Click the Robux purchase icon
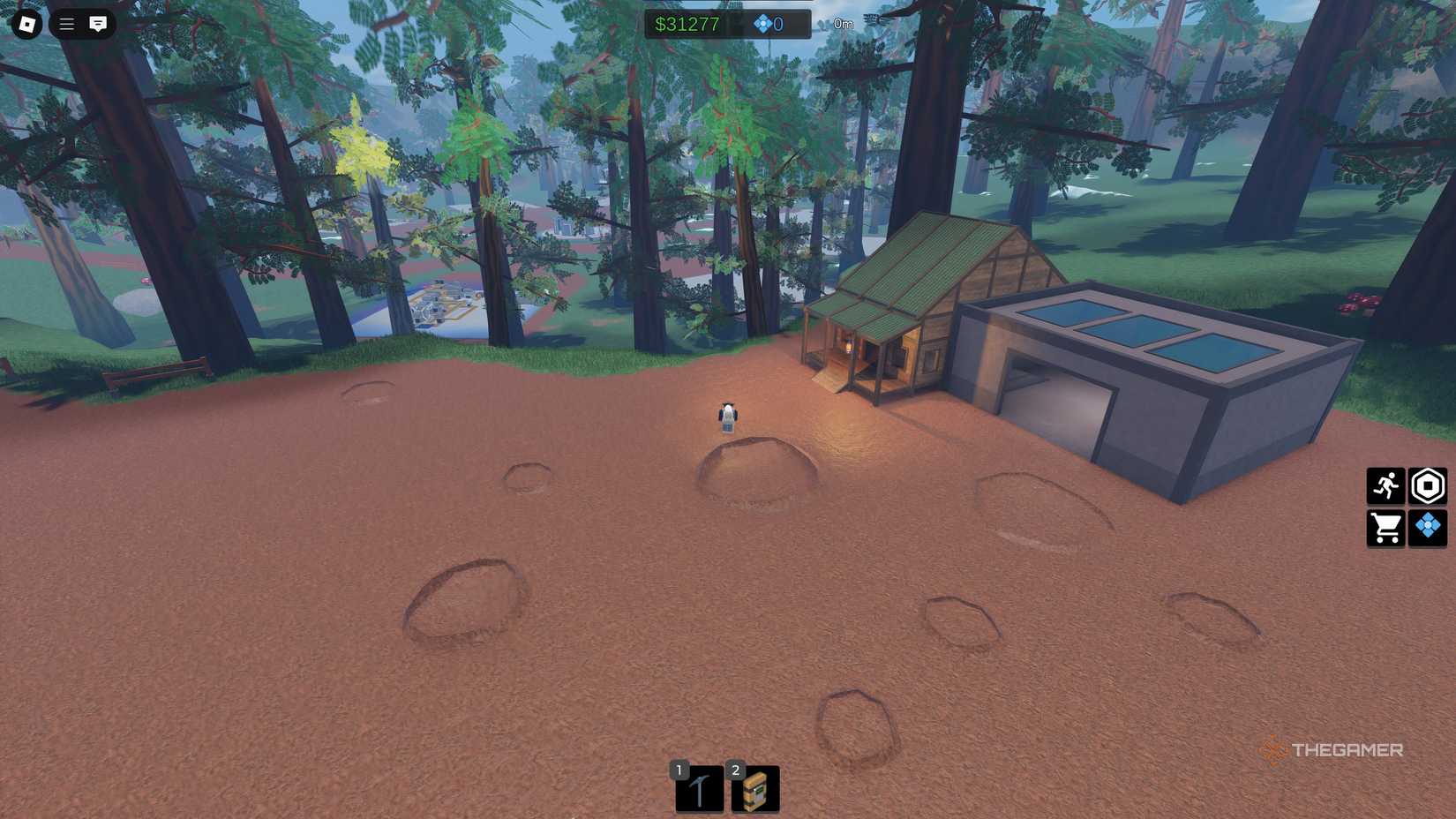Image resolution: width=1456 pixels, height=819 pixels. pos(1428,485)
